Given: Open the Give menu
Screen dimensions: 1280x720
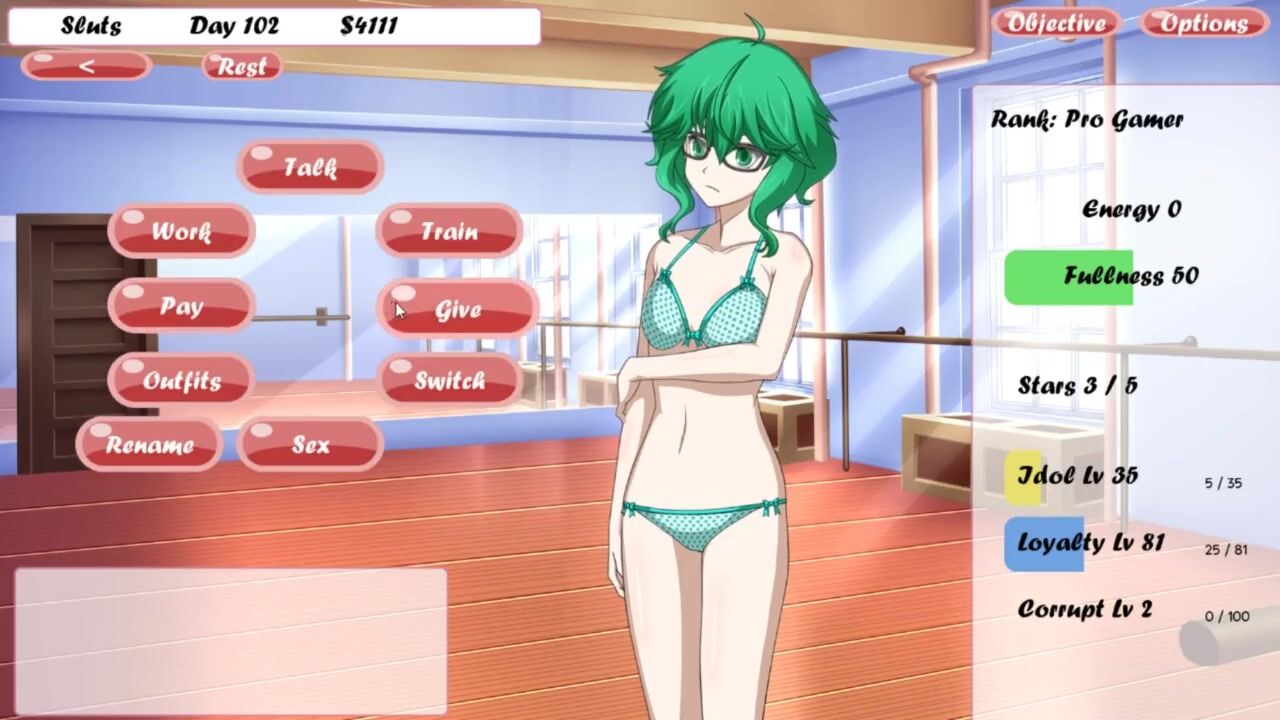Looking at the screenshot, I should coord(457,310).
